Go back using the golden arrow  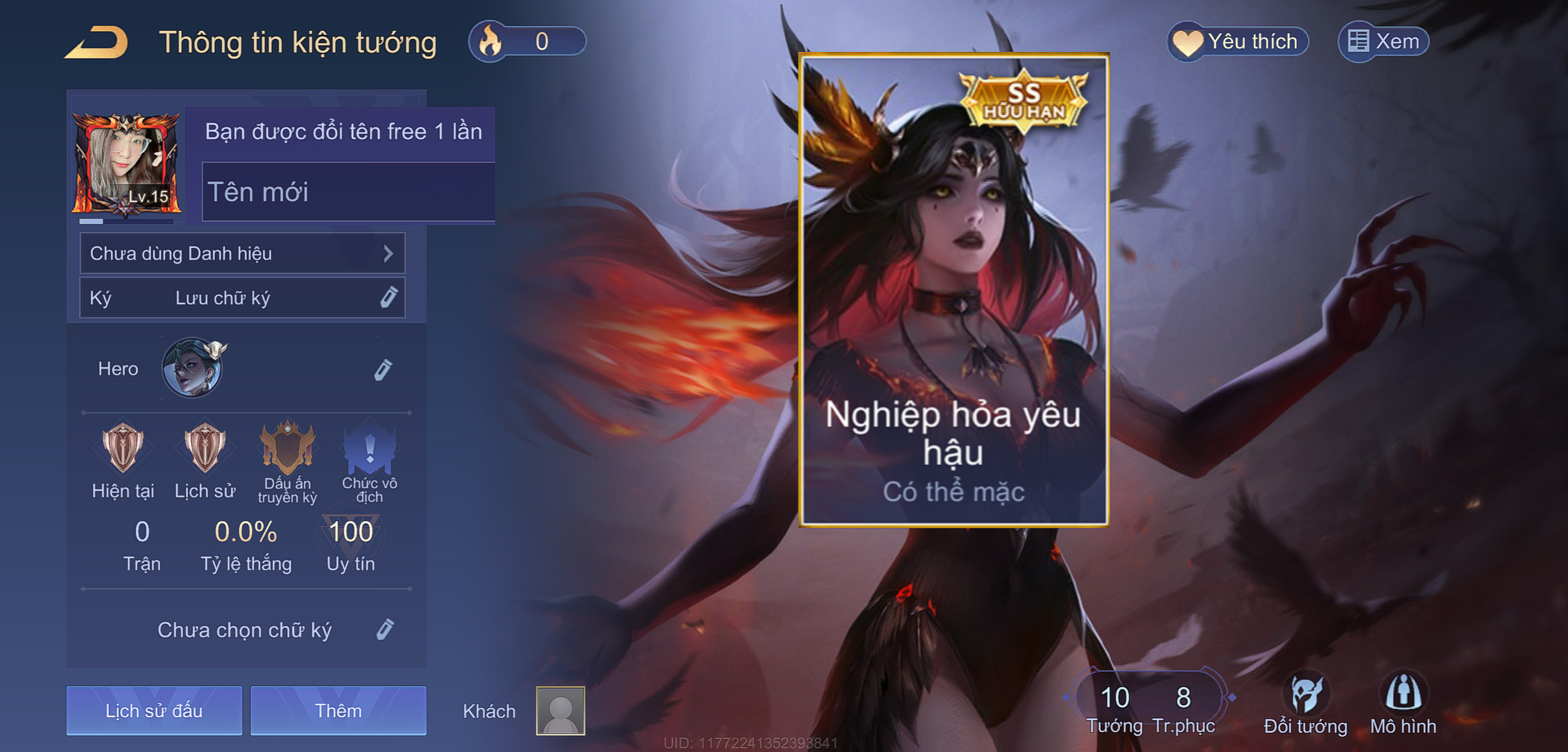click(x=97, y=43)
